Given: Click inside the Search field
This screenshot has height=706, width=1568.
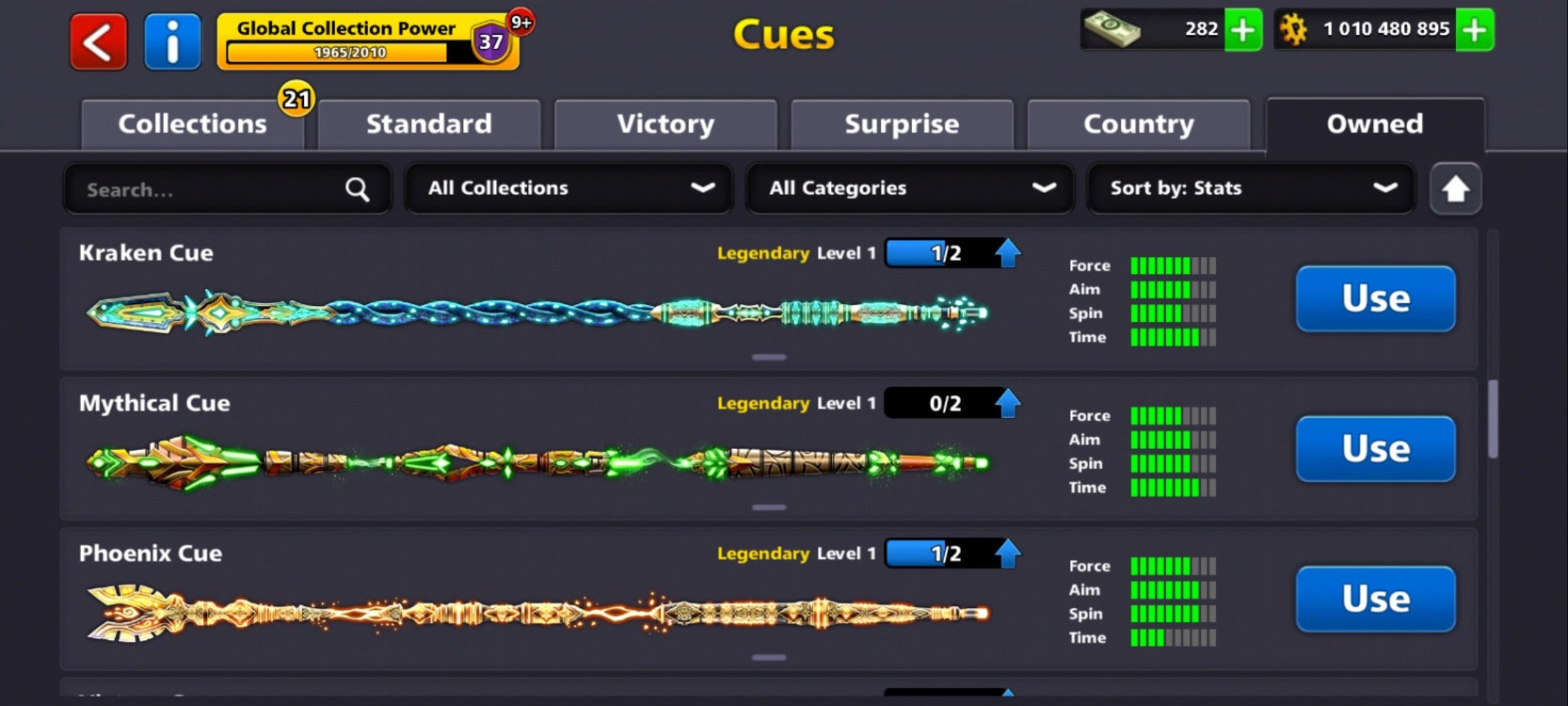Looking at the screenshot, I should (x=188, y=188).
